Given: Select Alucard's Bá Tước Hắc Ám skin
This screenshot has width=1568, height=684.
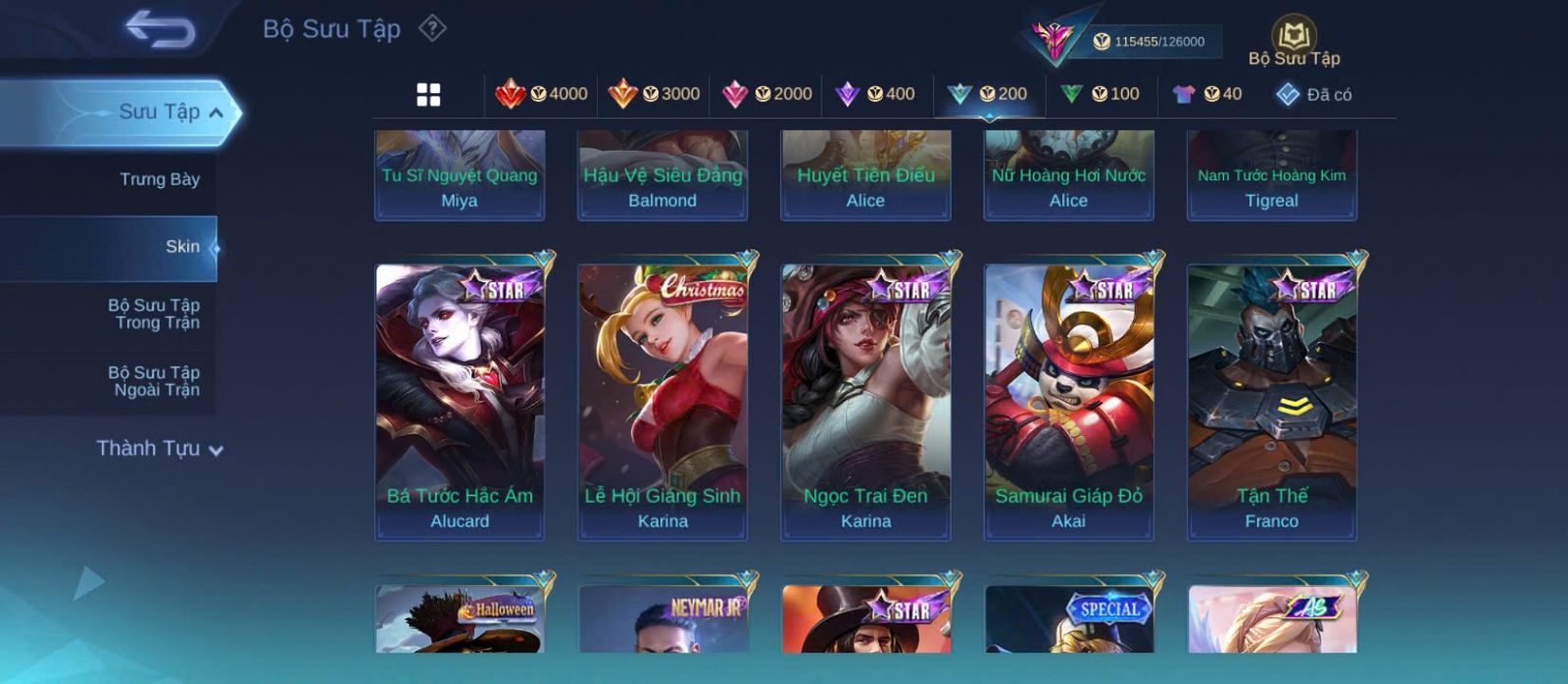Looking at the screenshot, I should coord(460,402).
